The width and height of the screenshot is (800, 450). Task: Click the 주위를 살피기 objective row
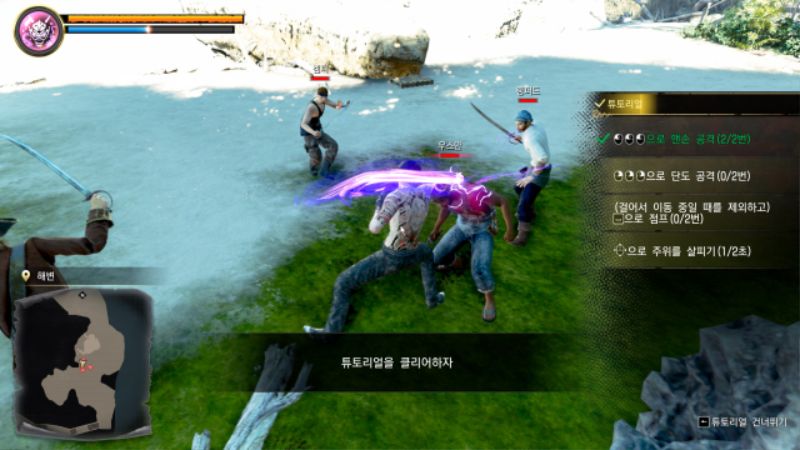point(690,250)
